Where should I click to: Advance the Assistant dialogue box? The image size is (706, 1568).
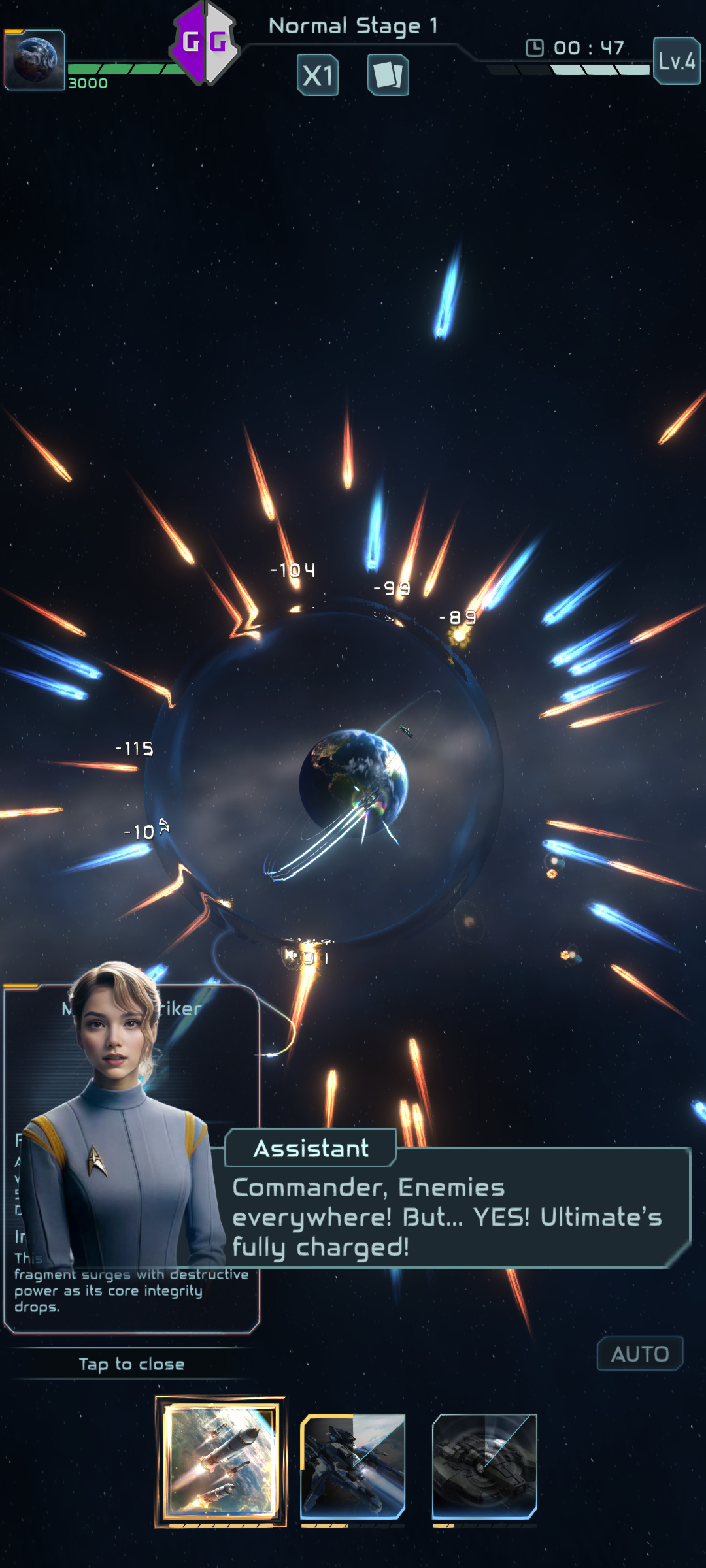coord(458,1217)
